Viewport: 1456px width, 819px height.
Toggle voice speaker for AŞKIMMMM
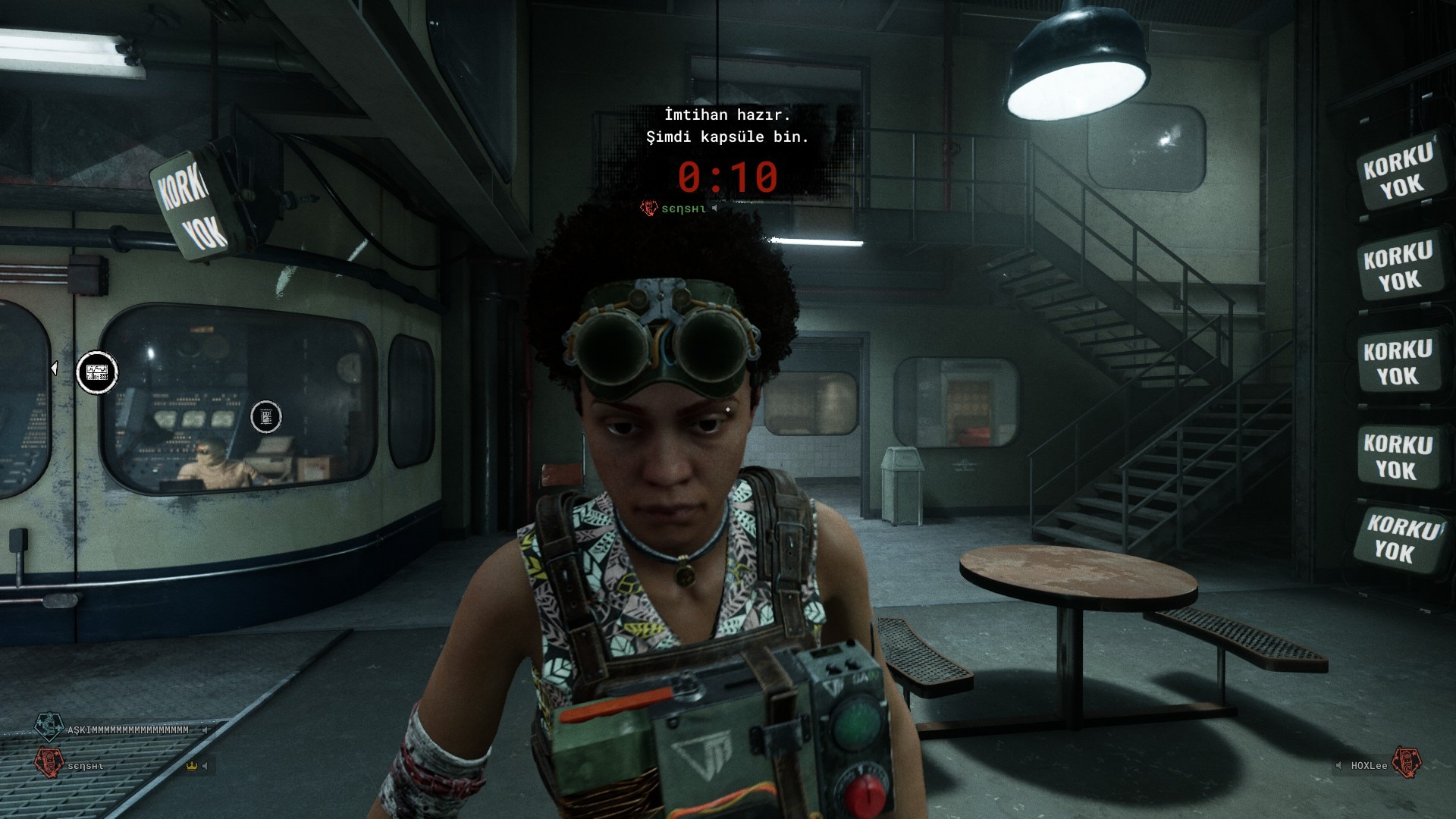click(x=205, y=730)
